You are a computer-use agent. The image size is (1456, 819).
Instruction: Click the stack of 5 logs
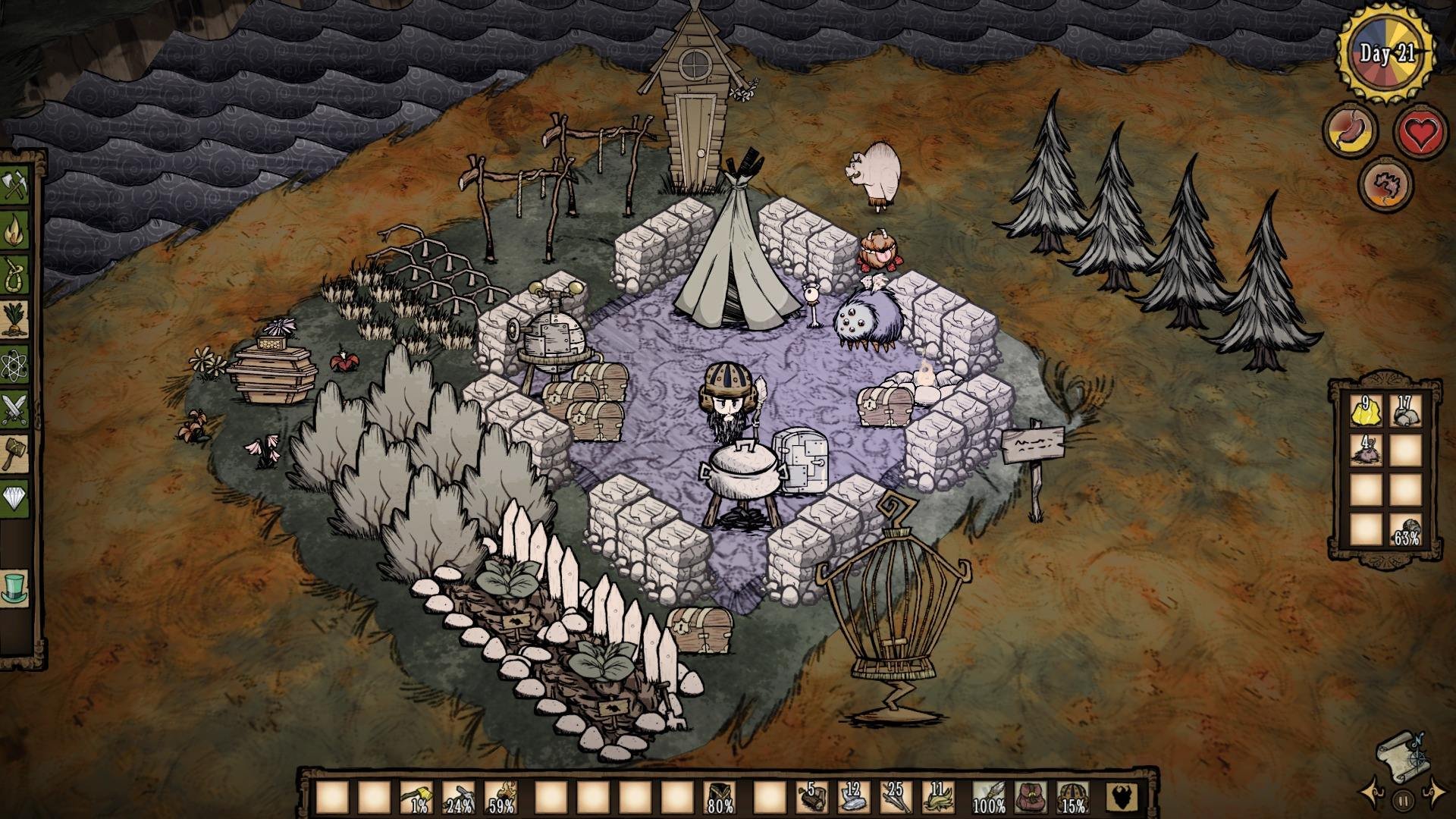[x=812, y=797]
